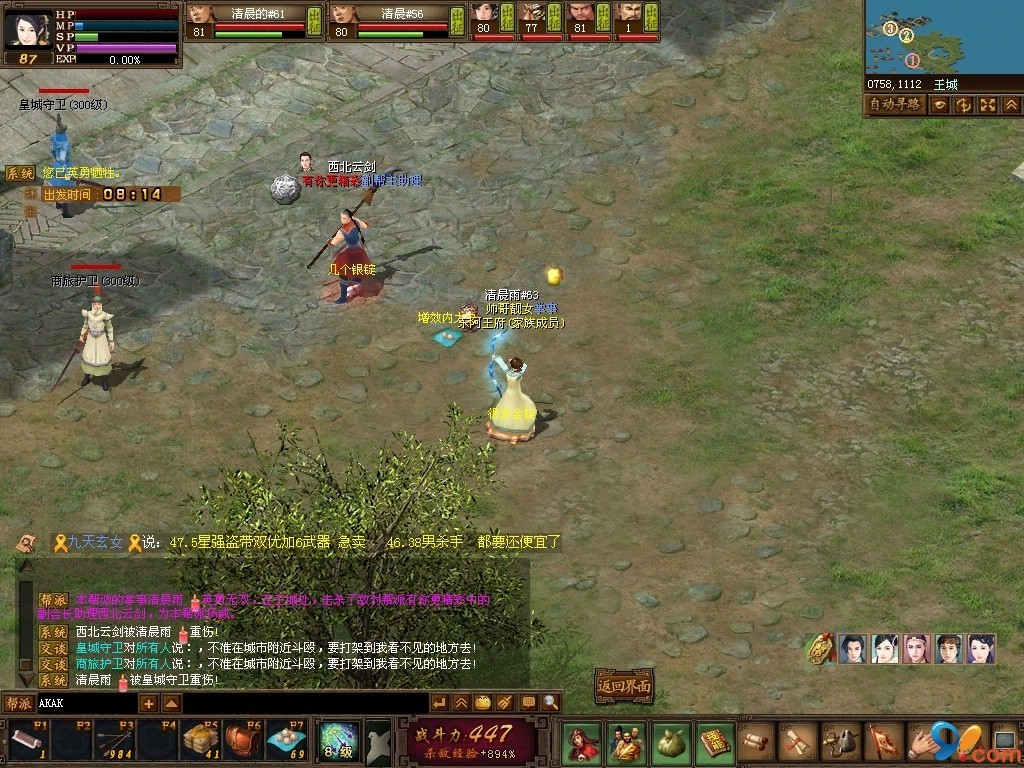Expand the minimap to full size
This screenshot has width=1024, height=768.
pos(987,105)
